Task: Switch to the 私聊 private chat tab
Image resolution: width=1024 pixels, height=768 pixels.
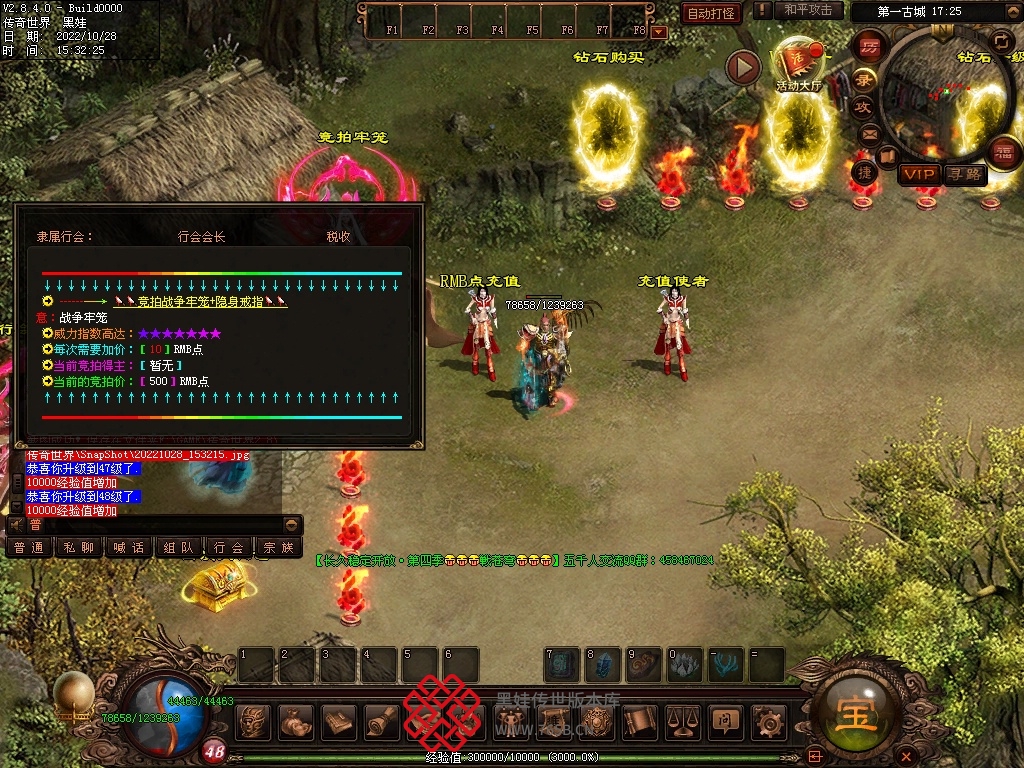Action: tap(79, 548)
